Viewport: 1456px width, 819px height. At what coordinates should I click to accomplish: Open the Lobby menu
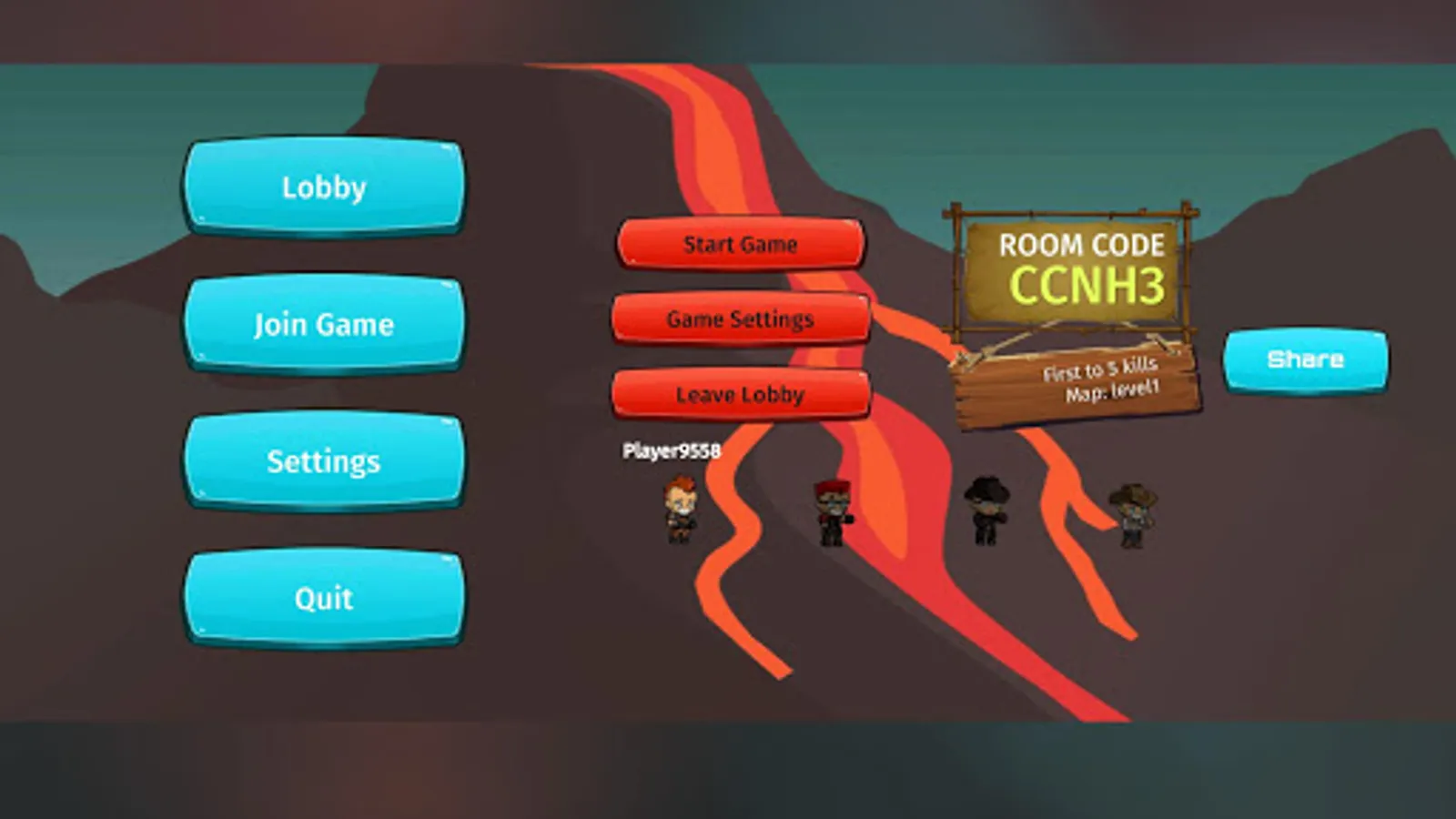(x=324, y=187)
